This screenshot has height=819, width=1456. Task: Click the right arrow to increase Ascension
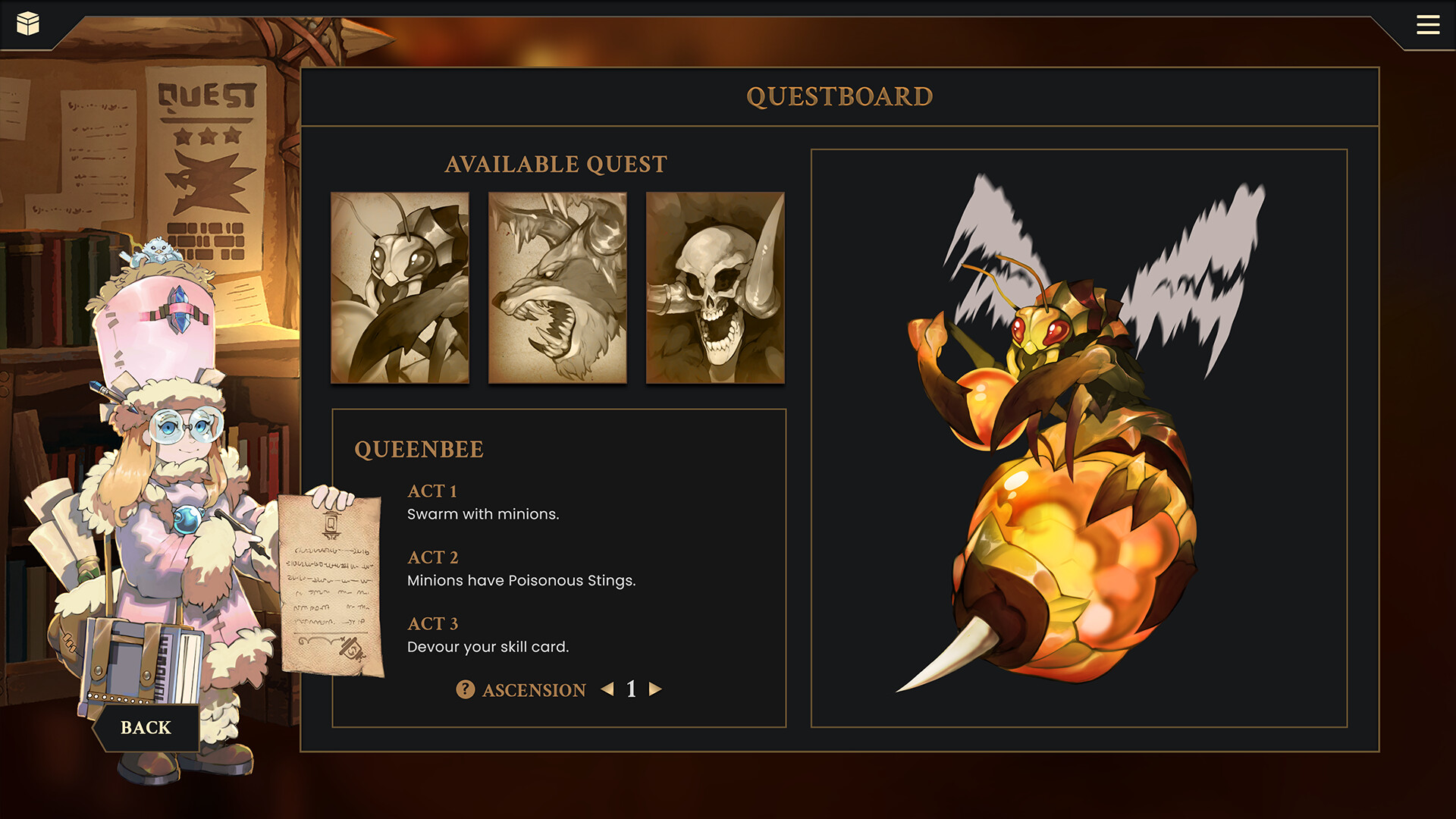(655, 690)
